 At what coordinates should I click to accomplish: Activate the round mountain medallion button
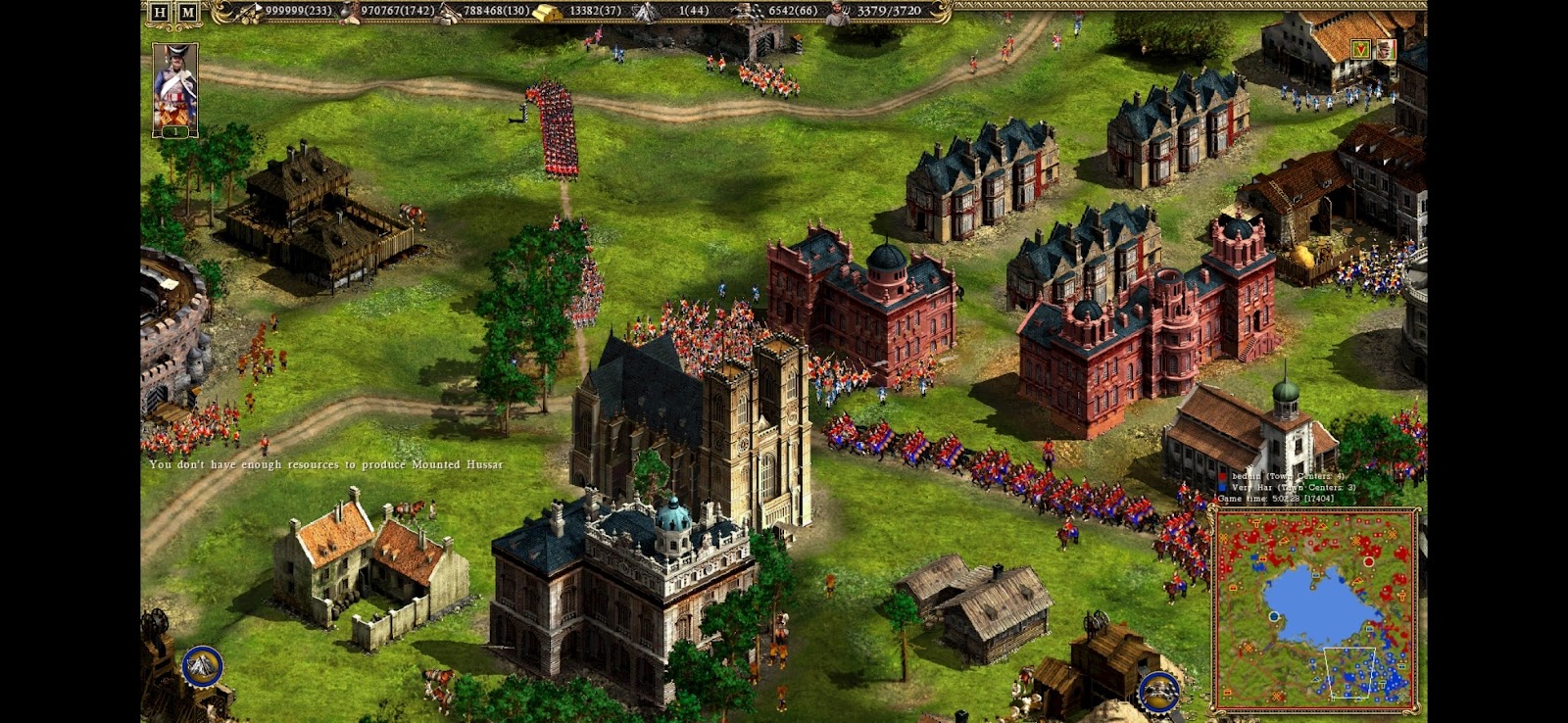[202, 666]
